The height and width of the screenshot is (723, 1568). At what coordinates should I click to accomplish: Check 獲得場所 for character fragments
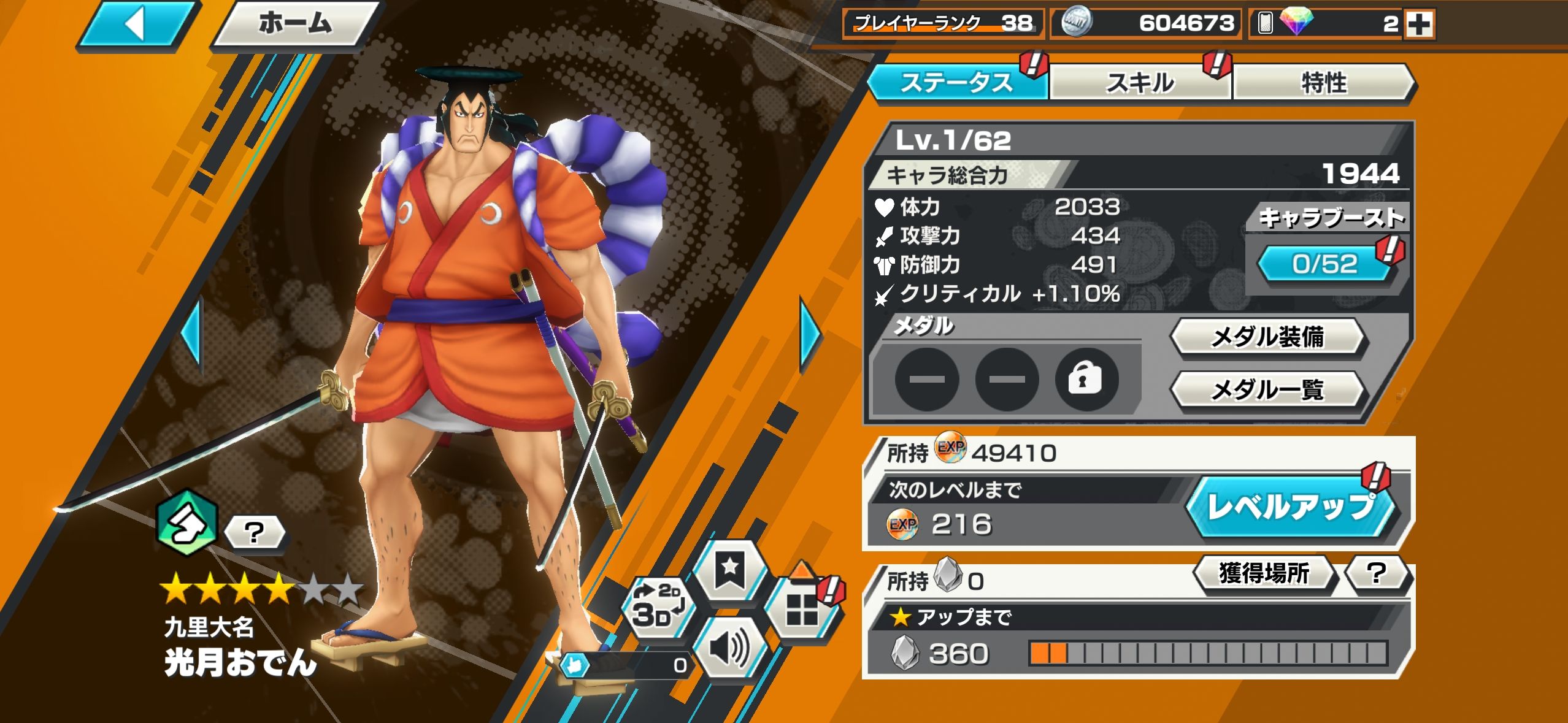[x=1264, y=573]
